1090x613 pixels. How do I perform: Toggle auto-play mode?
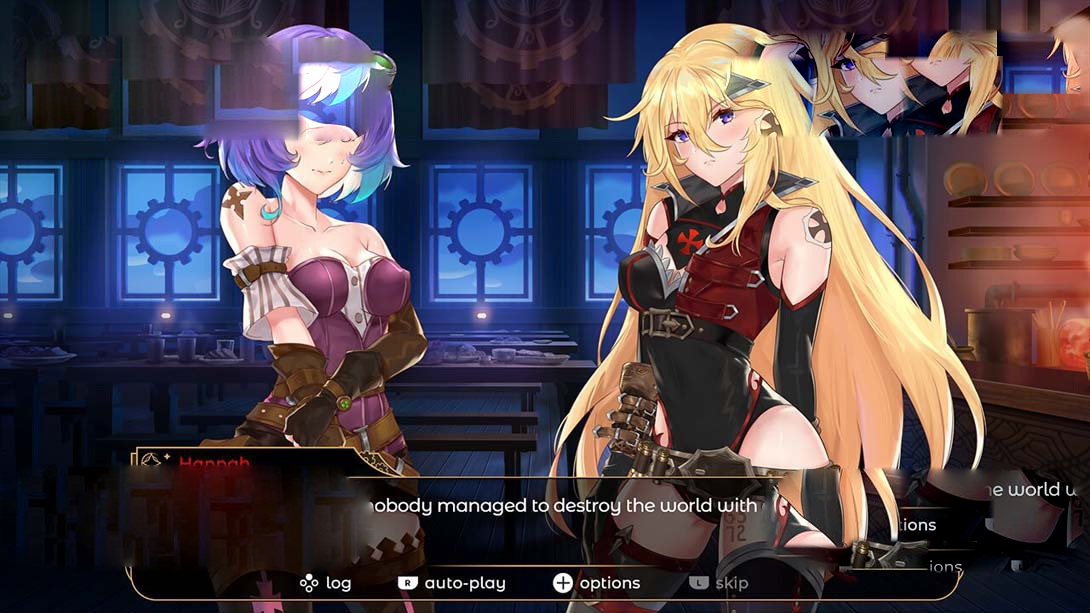coord(452,583)
